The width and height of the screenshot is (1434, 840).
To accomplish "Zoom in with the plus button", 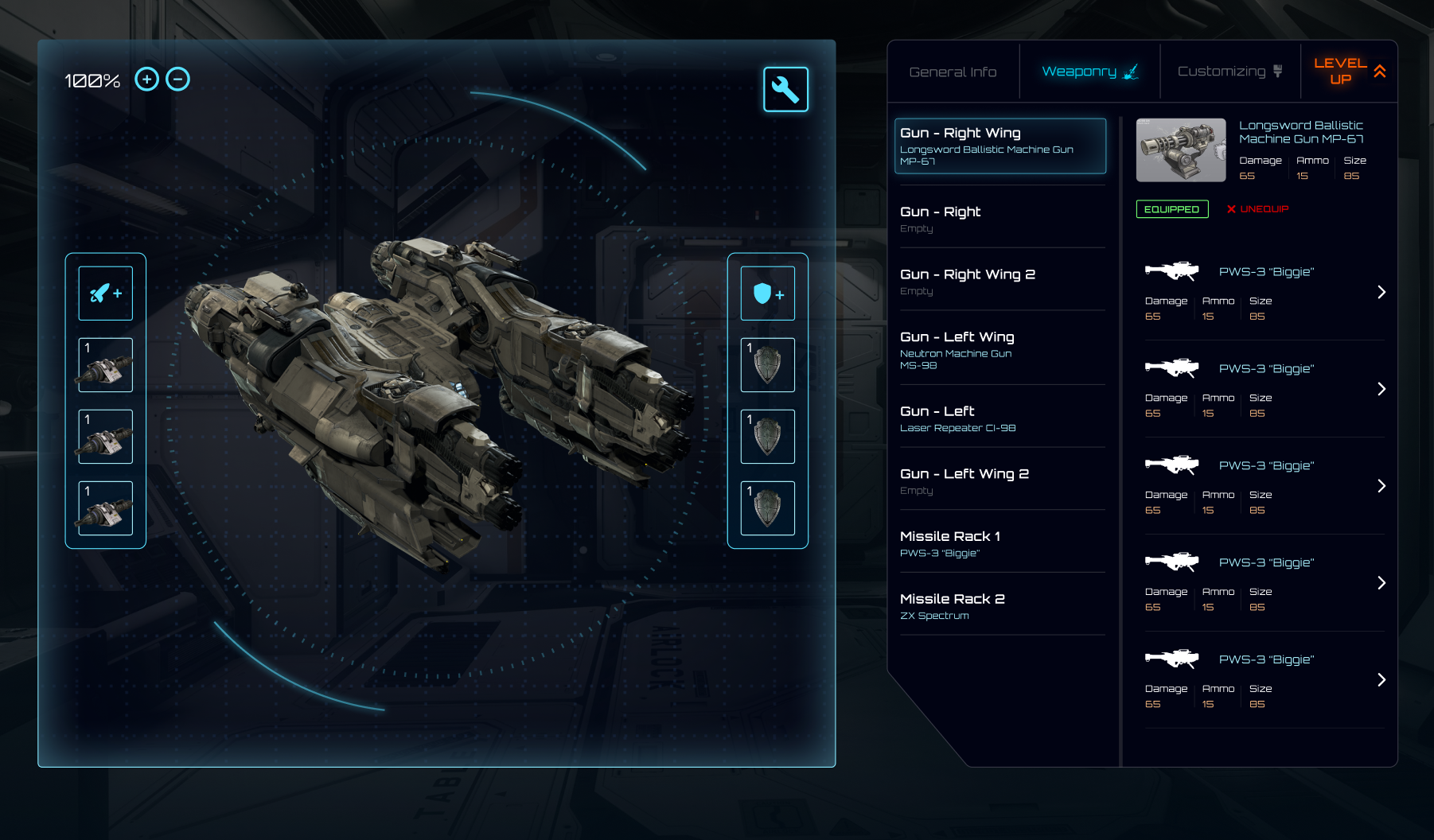I will 146,80.
